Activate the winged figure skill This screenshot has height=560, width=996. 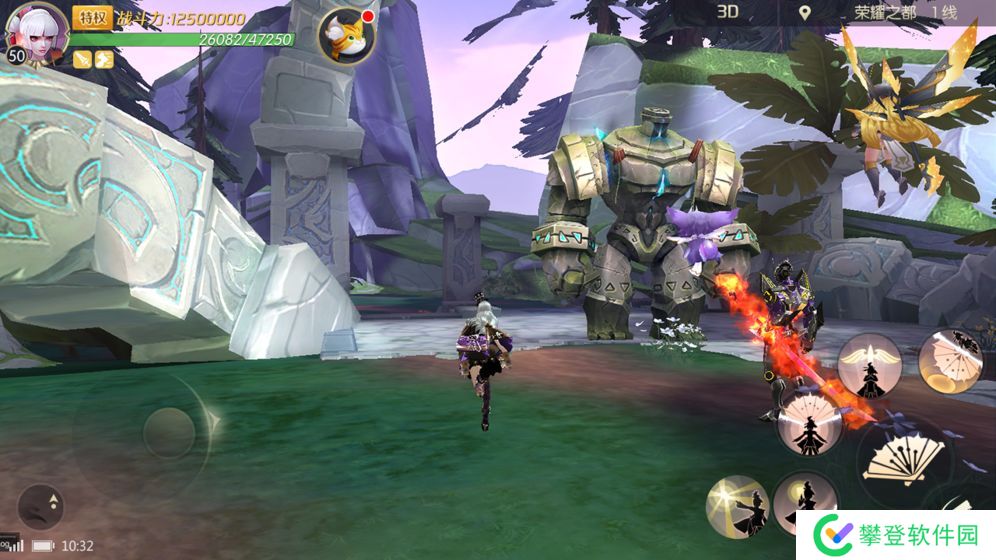coord(869,365)
